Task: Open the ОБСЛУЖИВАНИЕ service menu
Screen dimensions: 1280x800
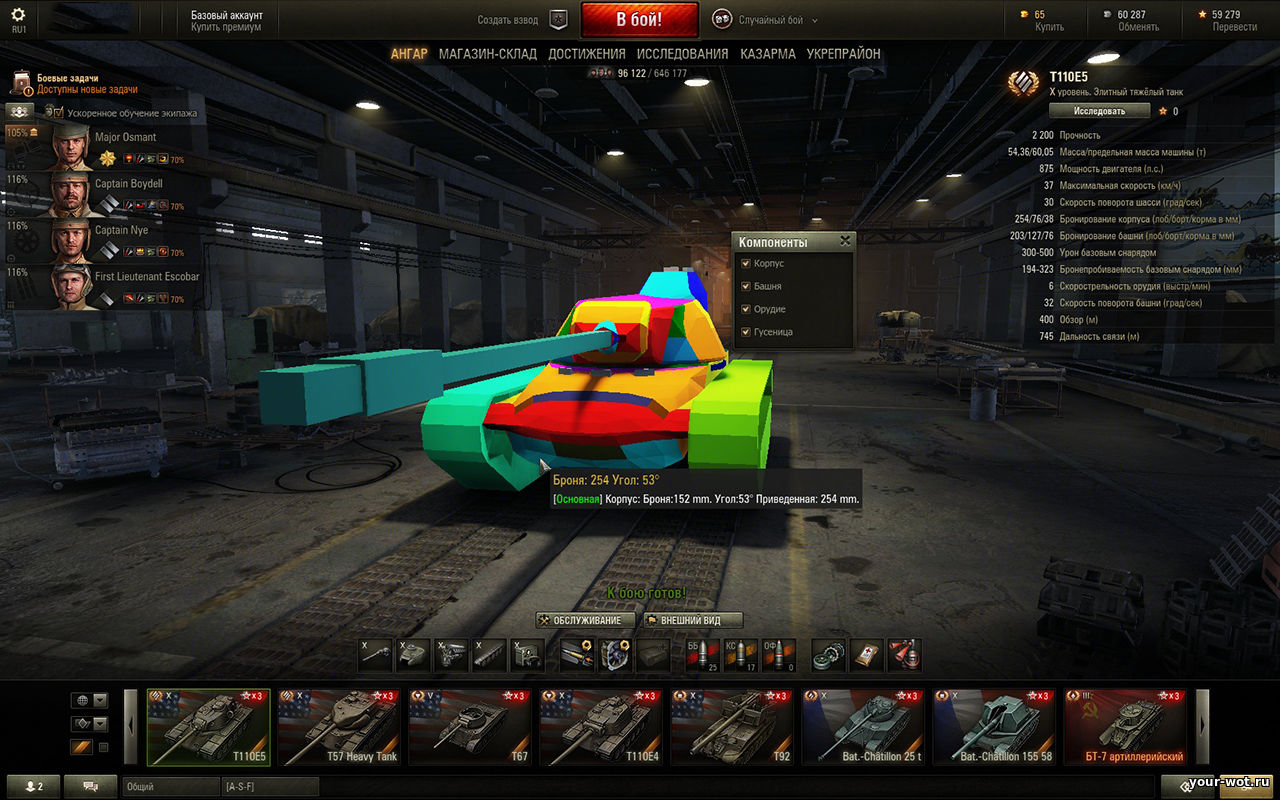Action: pyautogui.click(x=586, y=620)
